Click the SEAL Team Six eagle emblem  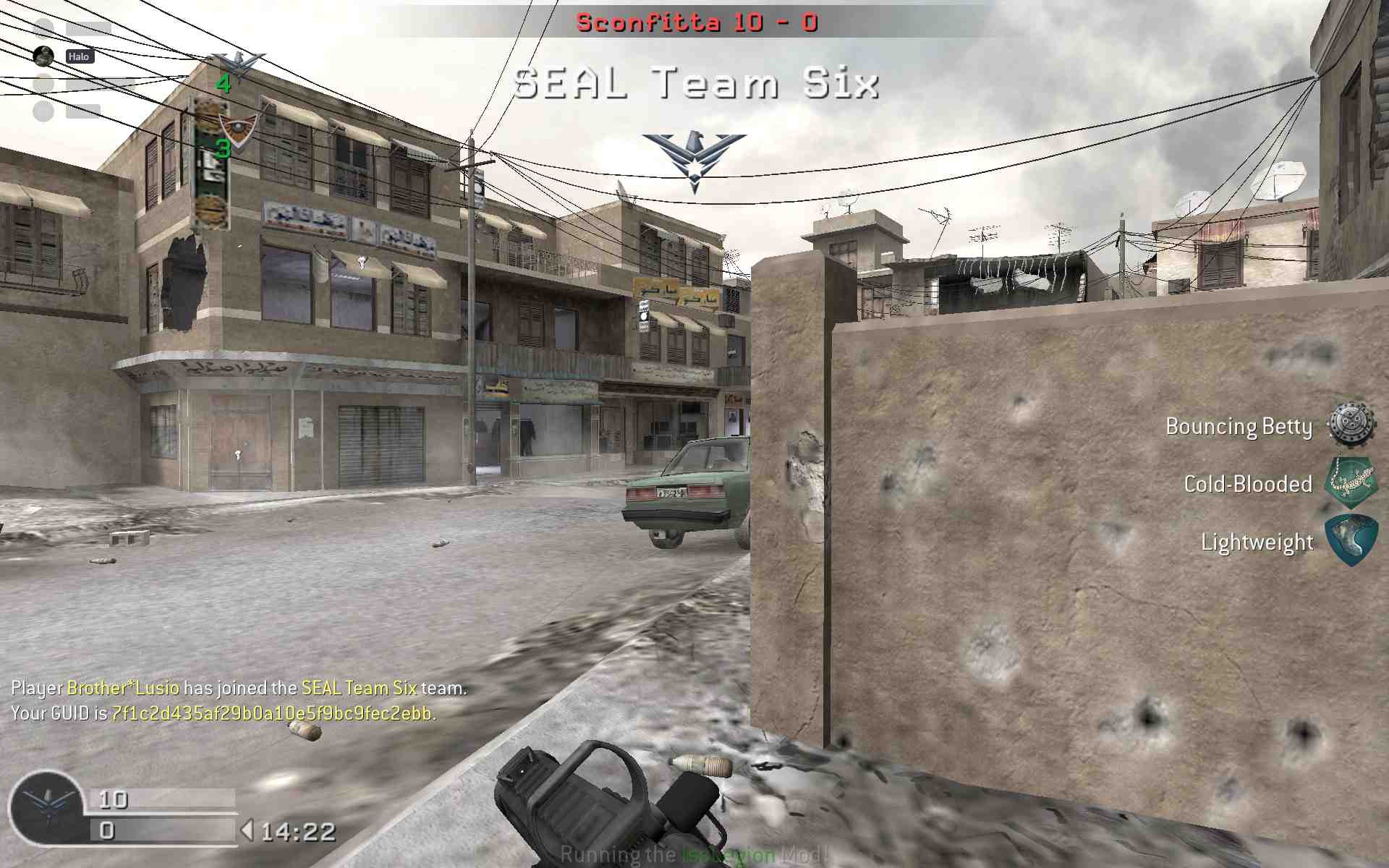pos(694,161)
